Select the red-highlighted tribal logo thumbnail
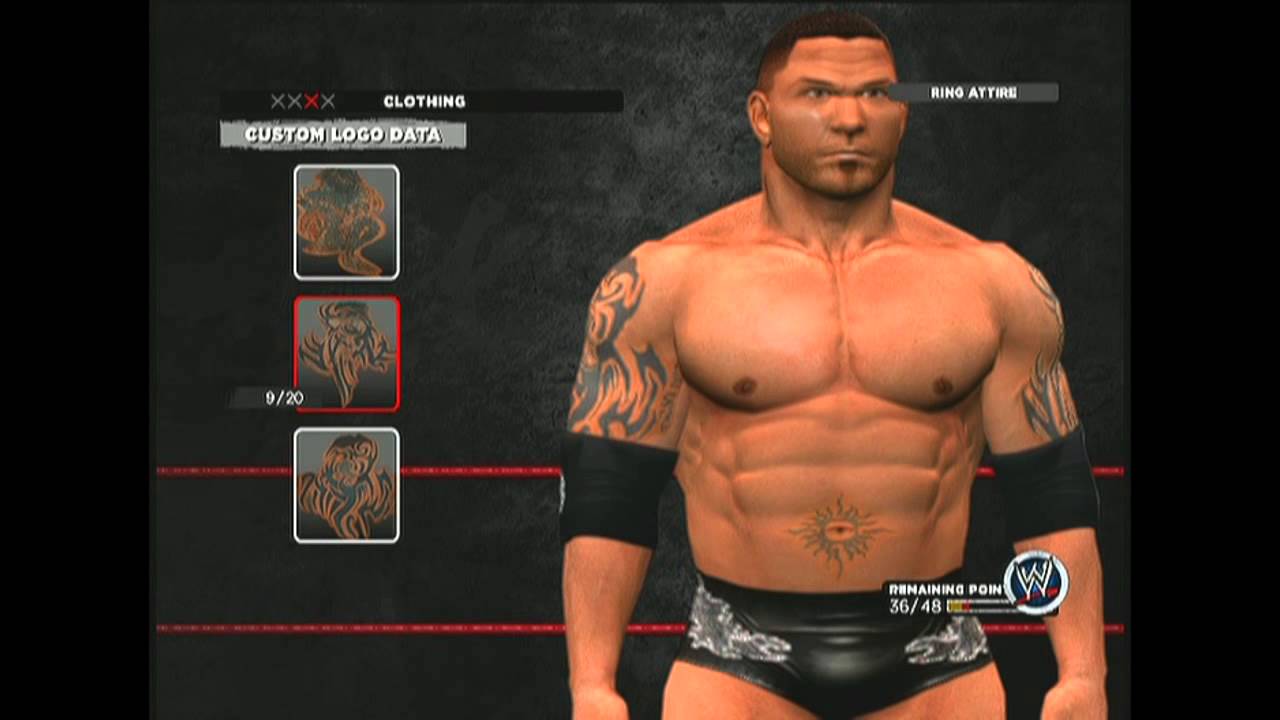 (347, 353)
